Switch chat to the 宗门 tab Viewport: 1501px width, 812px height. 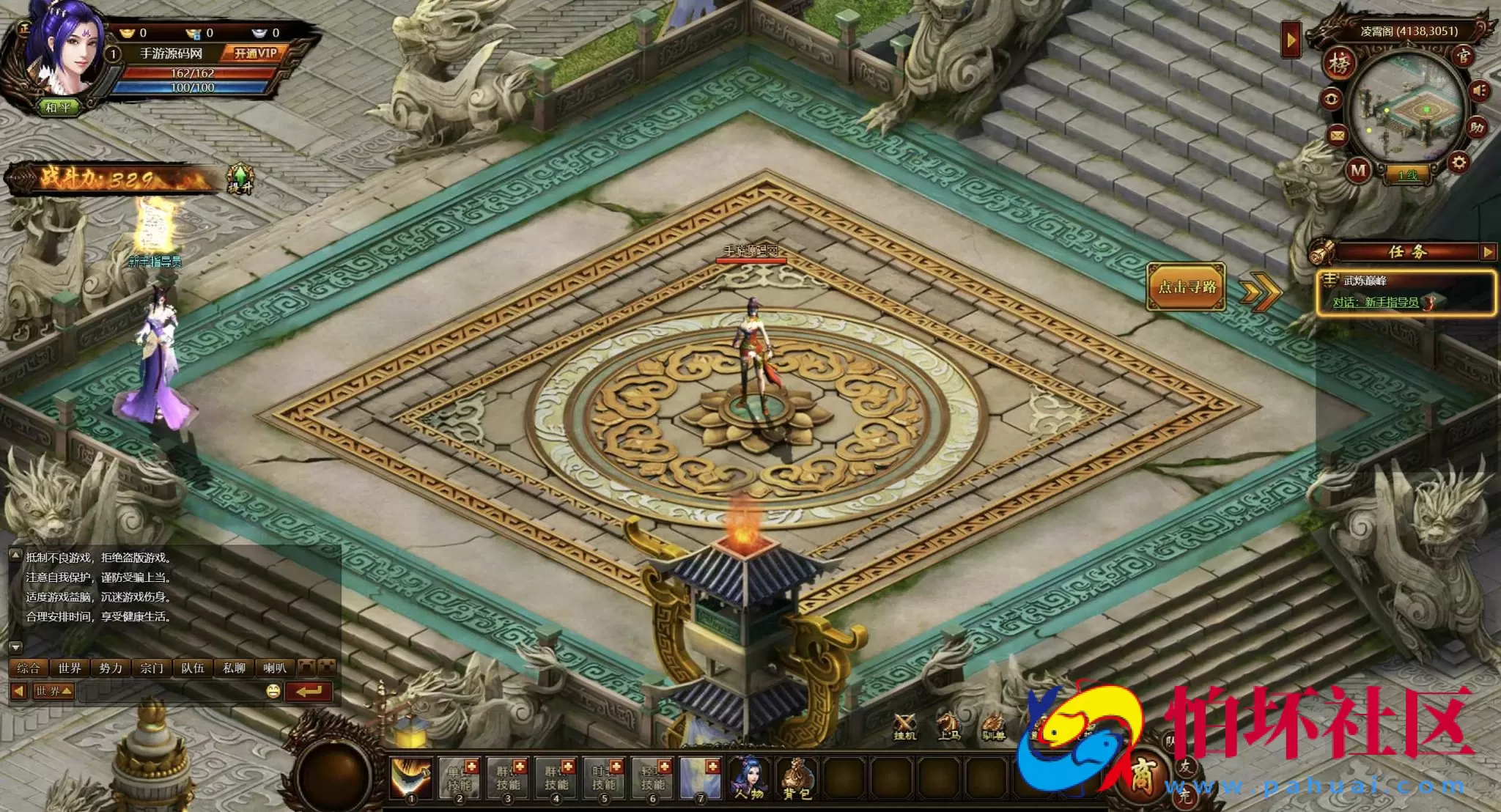[x=152, y=668]
